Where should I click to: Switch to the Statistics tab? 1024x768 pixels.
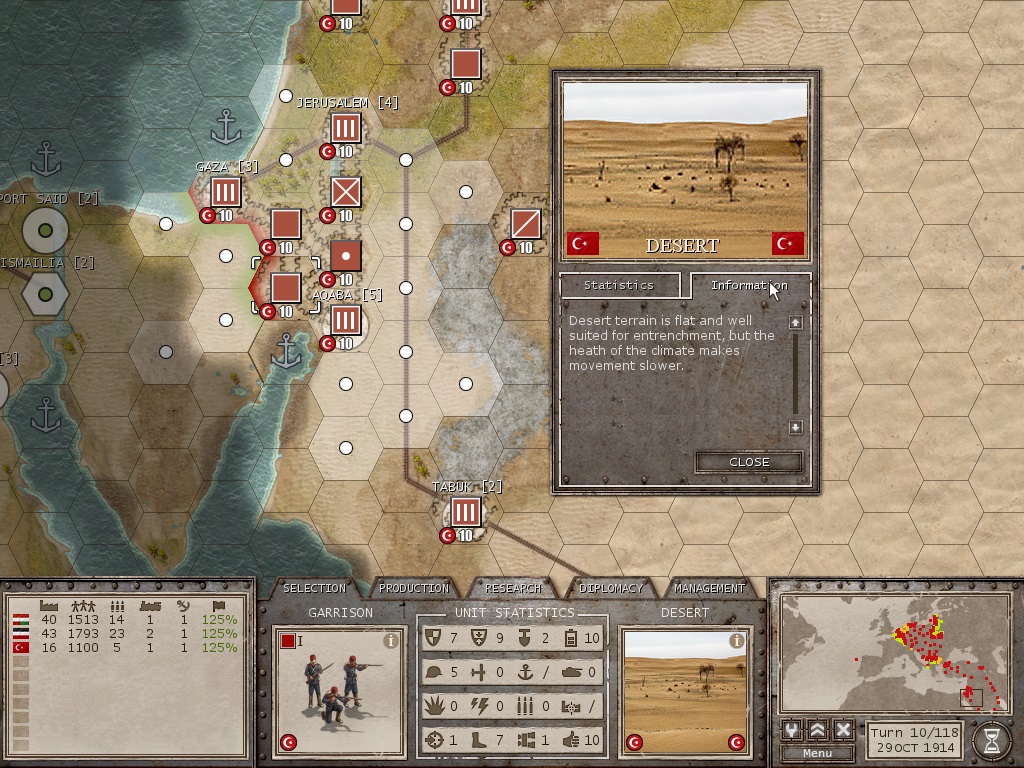618,286
